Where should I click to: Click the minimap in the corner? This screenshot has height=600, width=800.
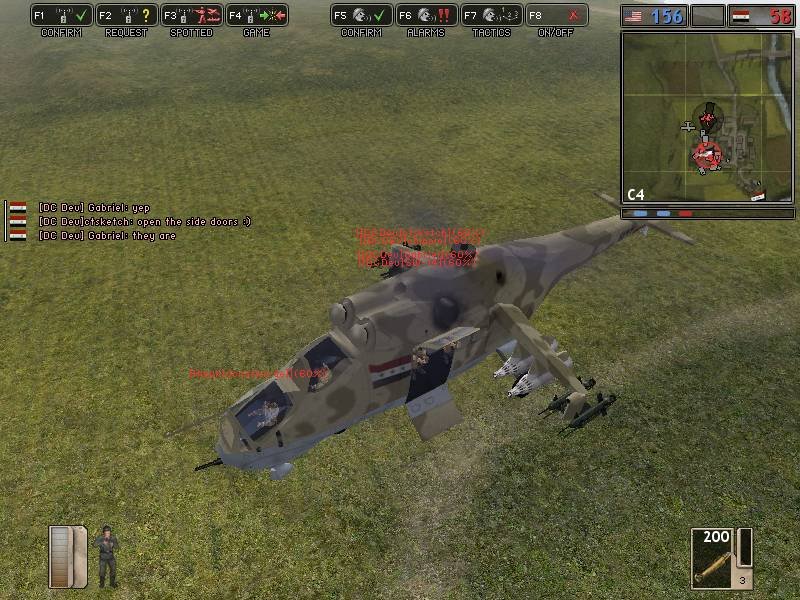[x=706, y=118]
